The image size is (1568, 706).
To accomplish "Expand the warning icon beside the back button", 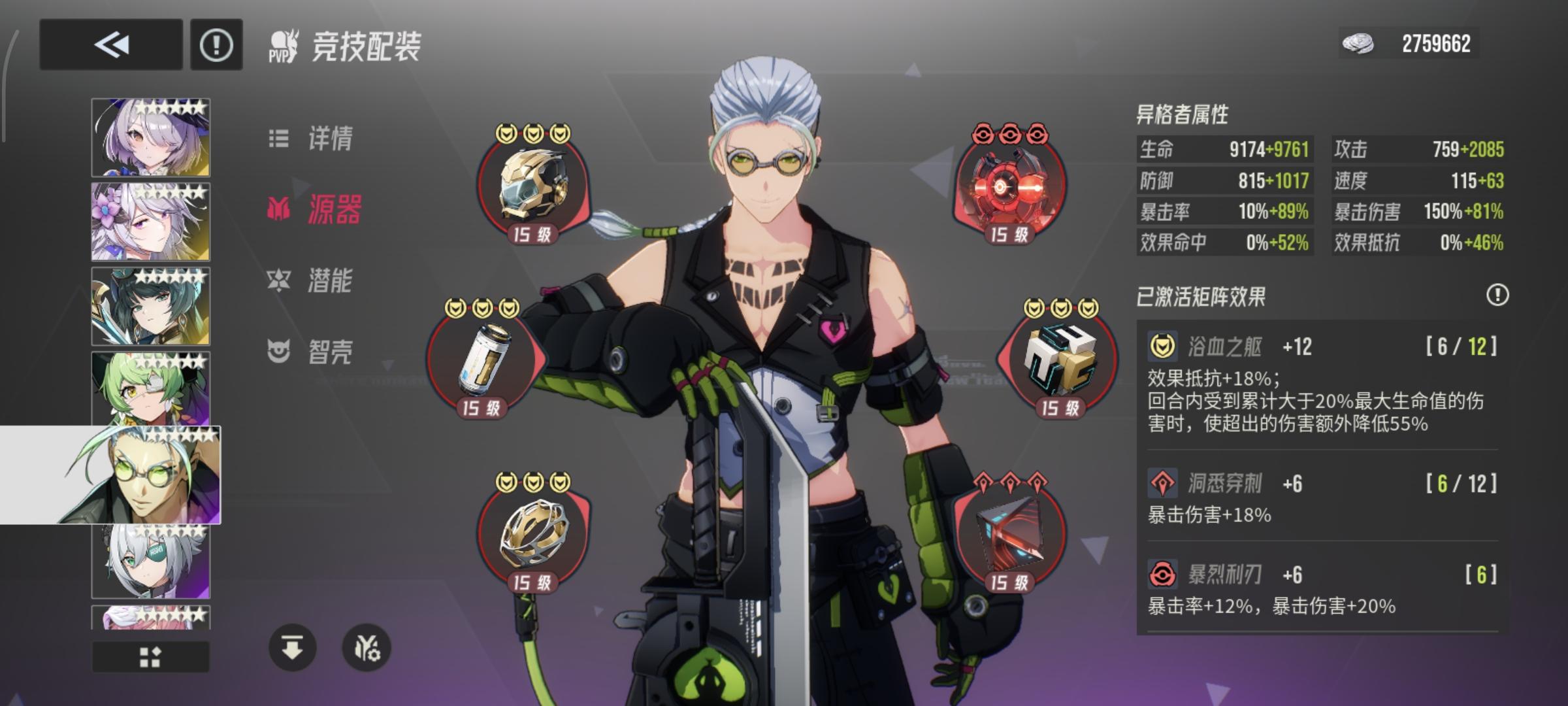I will click(x=216, y=44).
